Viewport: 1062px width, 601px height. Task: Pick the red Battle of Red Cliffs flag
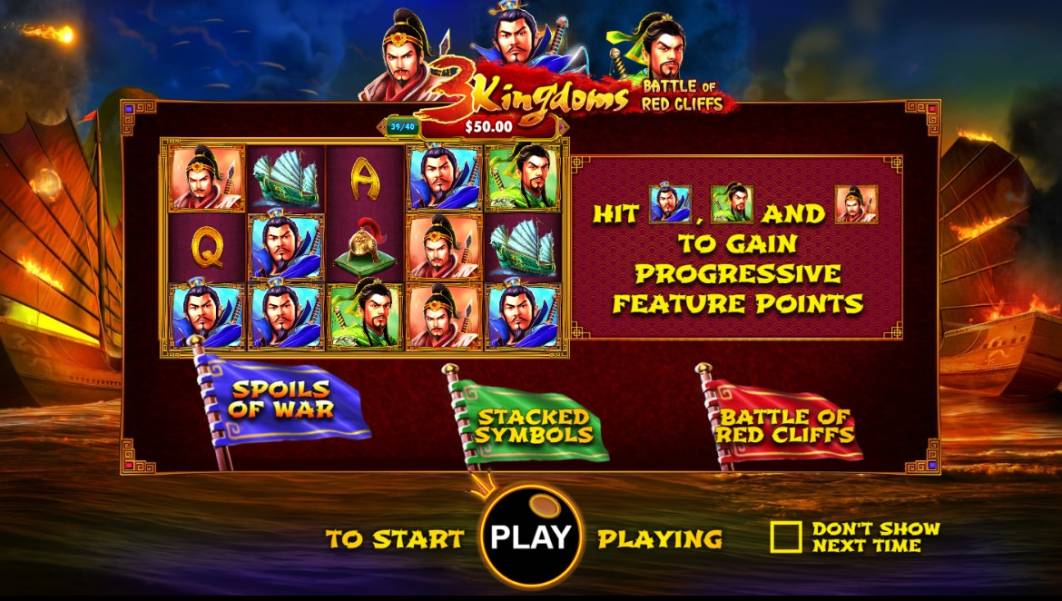(786, 426)
